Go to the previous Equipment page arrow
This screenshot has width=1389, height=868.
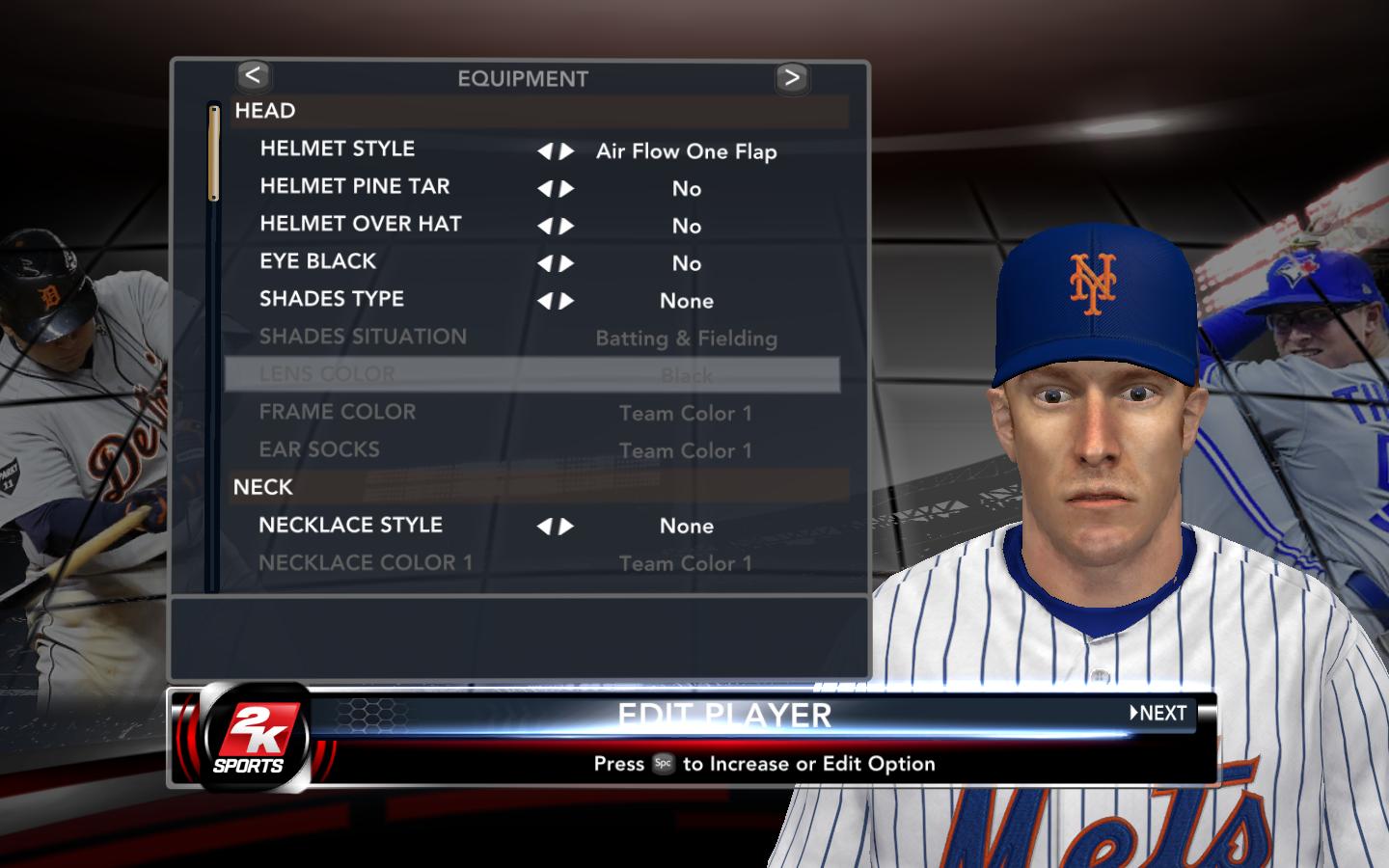point(253,76)
